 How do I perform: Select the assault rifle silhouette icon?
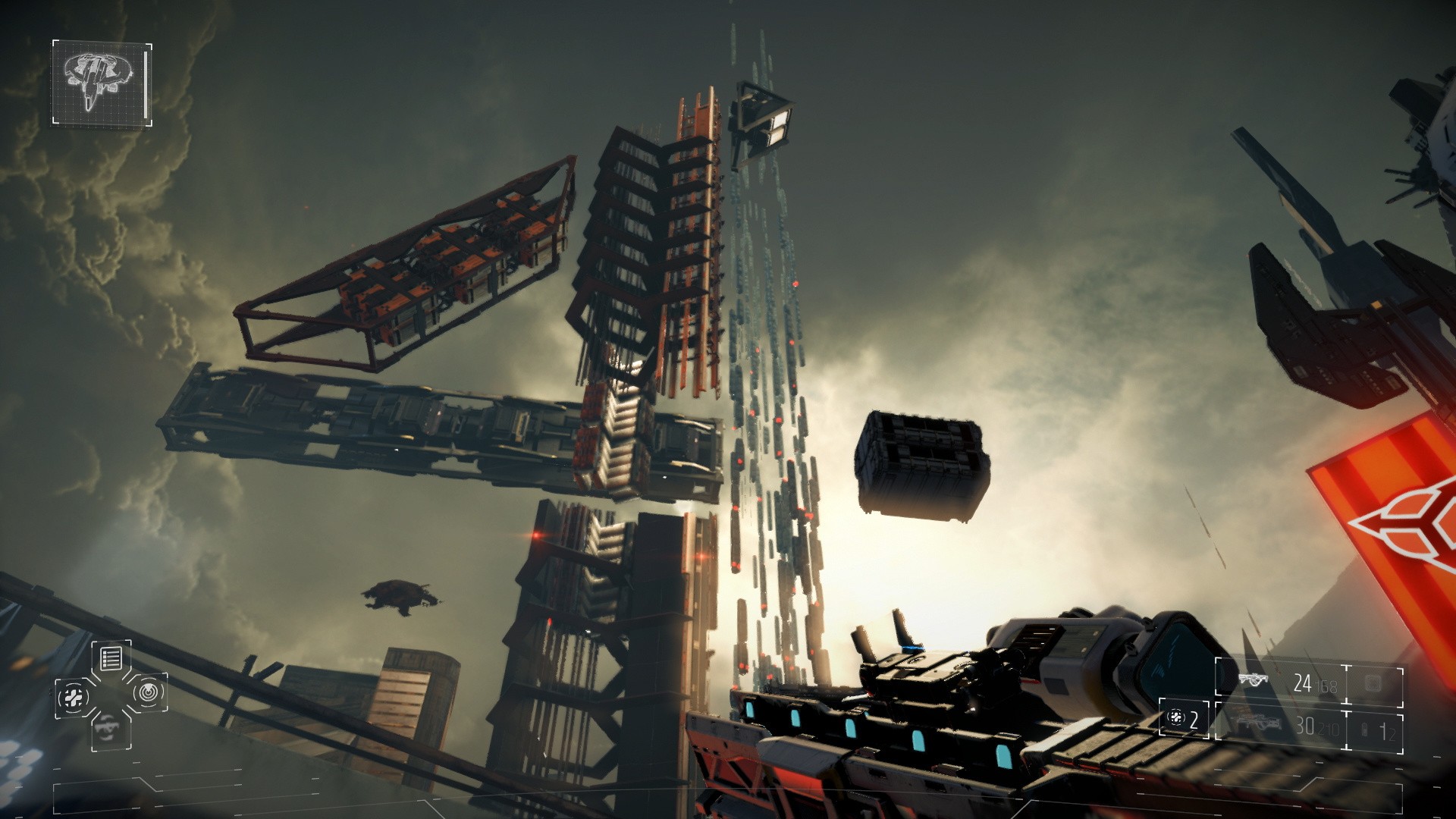click(x=1254, y=679)
